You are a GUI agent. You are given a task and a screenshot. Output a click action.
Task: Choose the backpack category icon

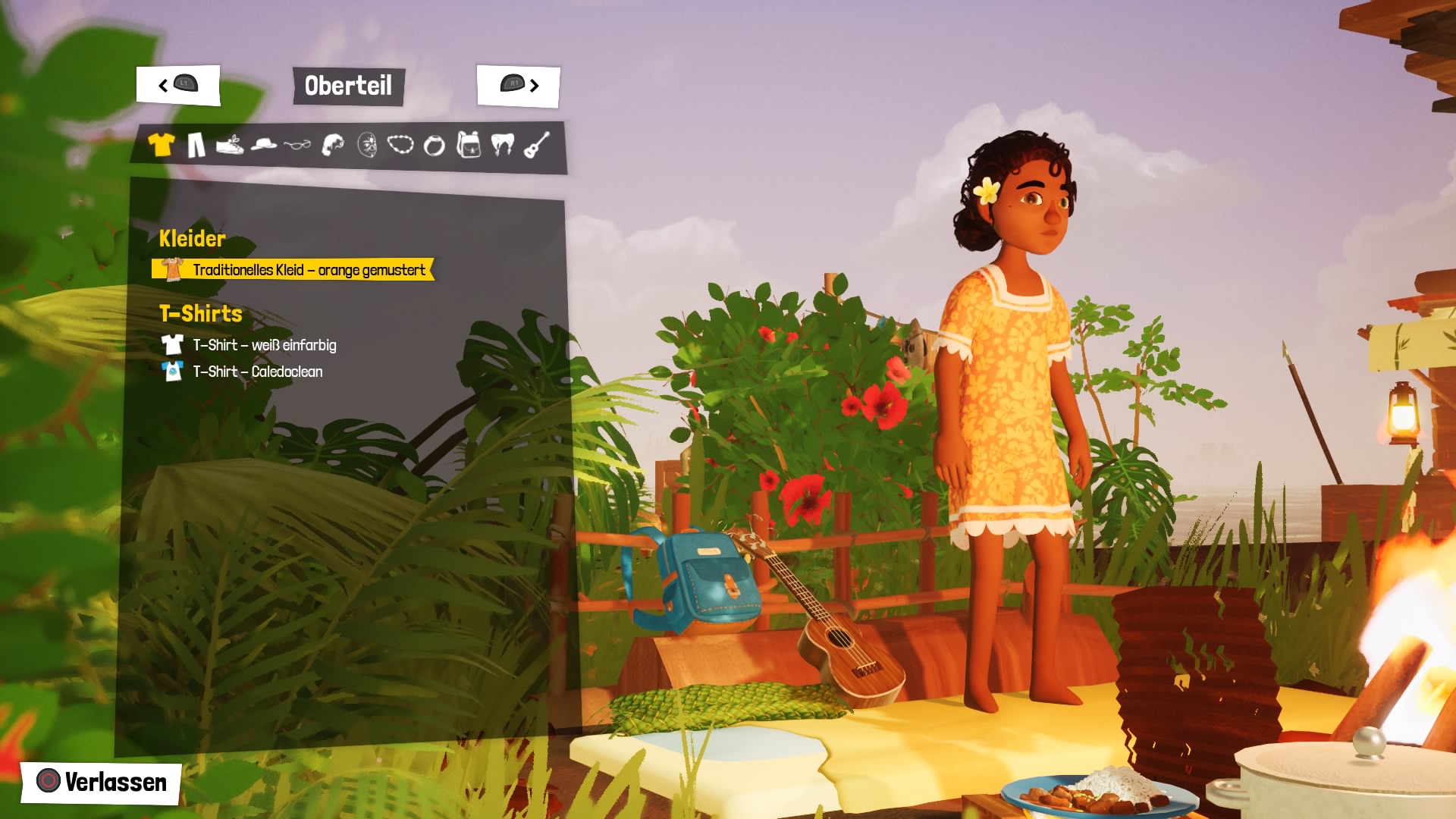pos(469,144)
